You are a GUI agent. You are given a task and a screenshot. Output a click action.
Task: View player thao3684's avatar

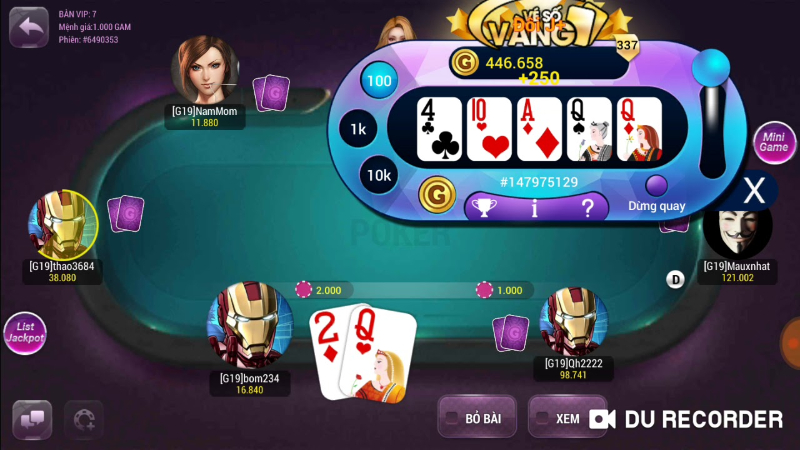point(62,224)
